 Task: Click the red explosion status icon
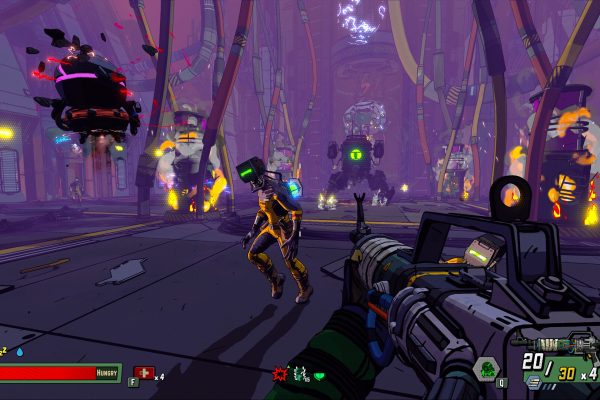coord(280,373)
